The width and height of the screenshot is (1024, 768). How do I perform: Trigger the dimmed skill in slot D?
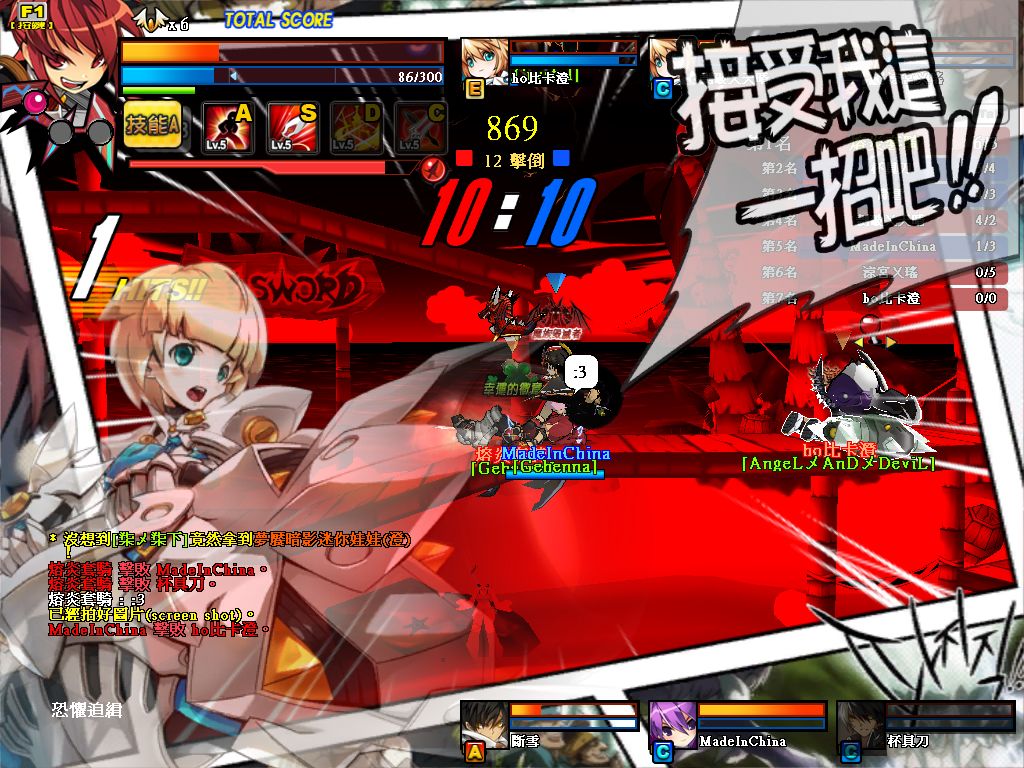(357, 127)
